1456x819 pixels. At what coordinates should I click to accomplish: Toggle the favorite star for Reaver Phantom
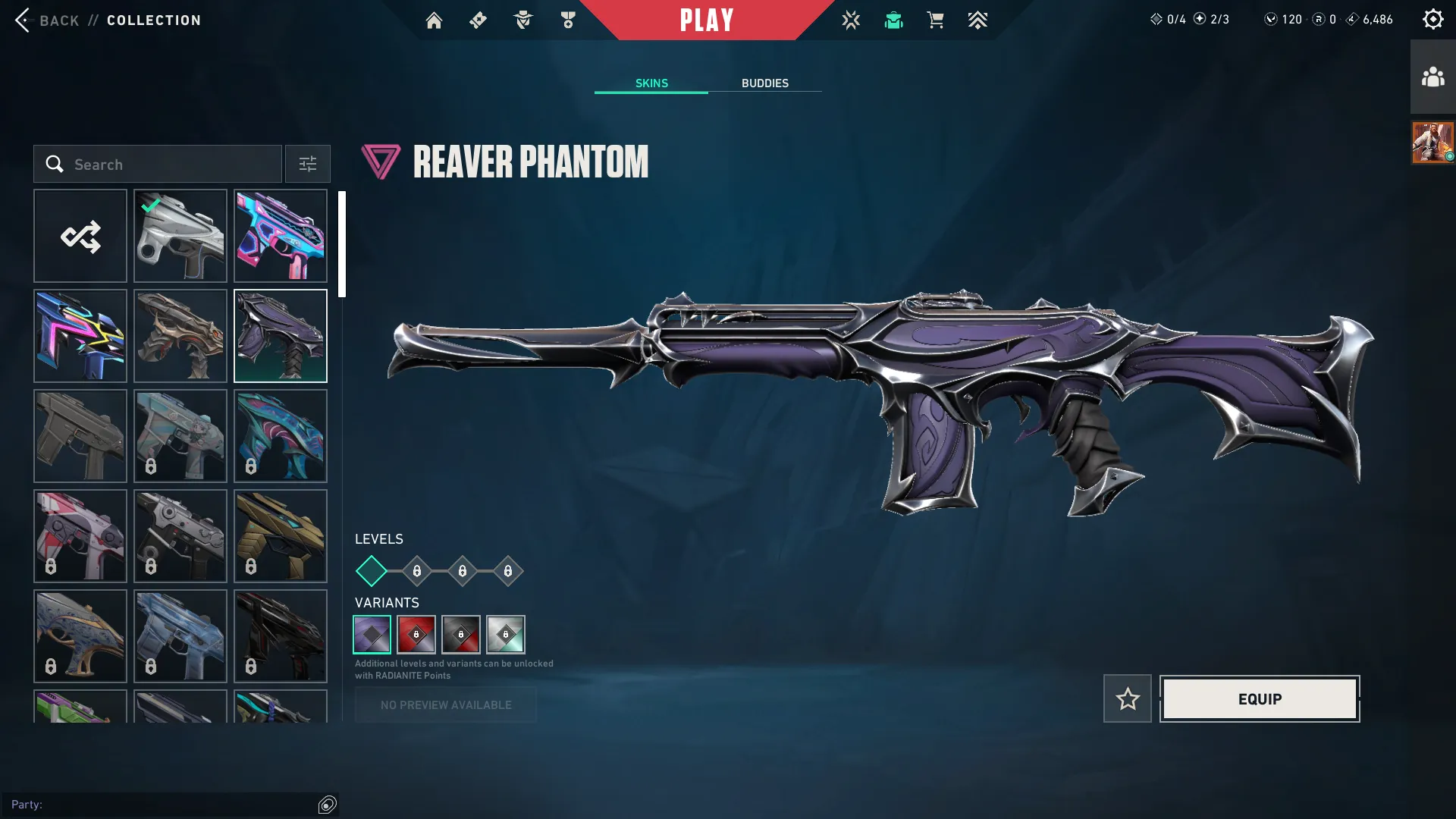[1128, 698]
